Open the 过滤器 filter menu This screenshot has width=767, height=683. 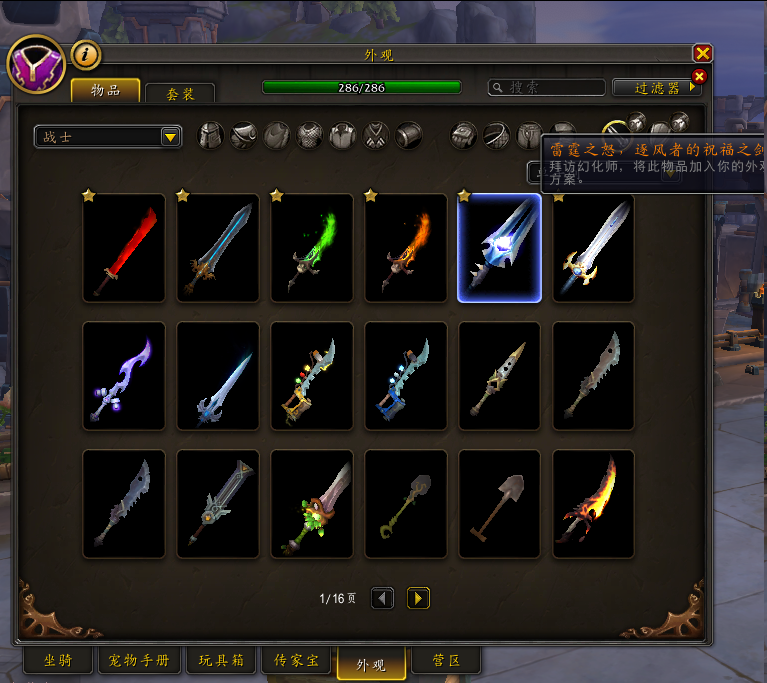click(x=656, y=88)
